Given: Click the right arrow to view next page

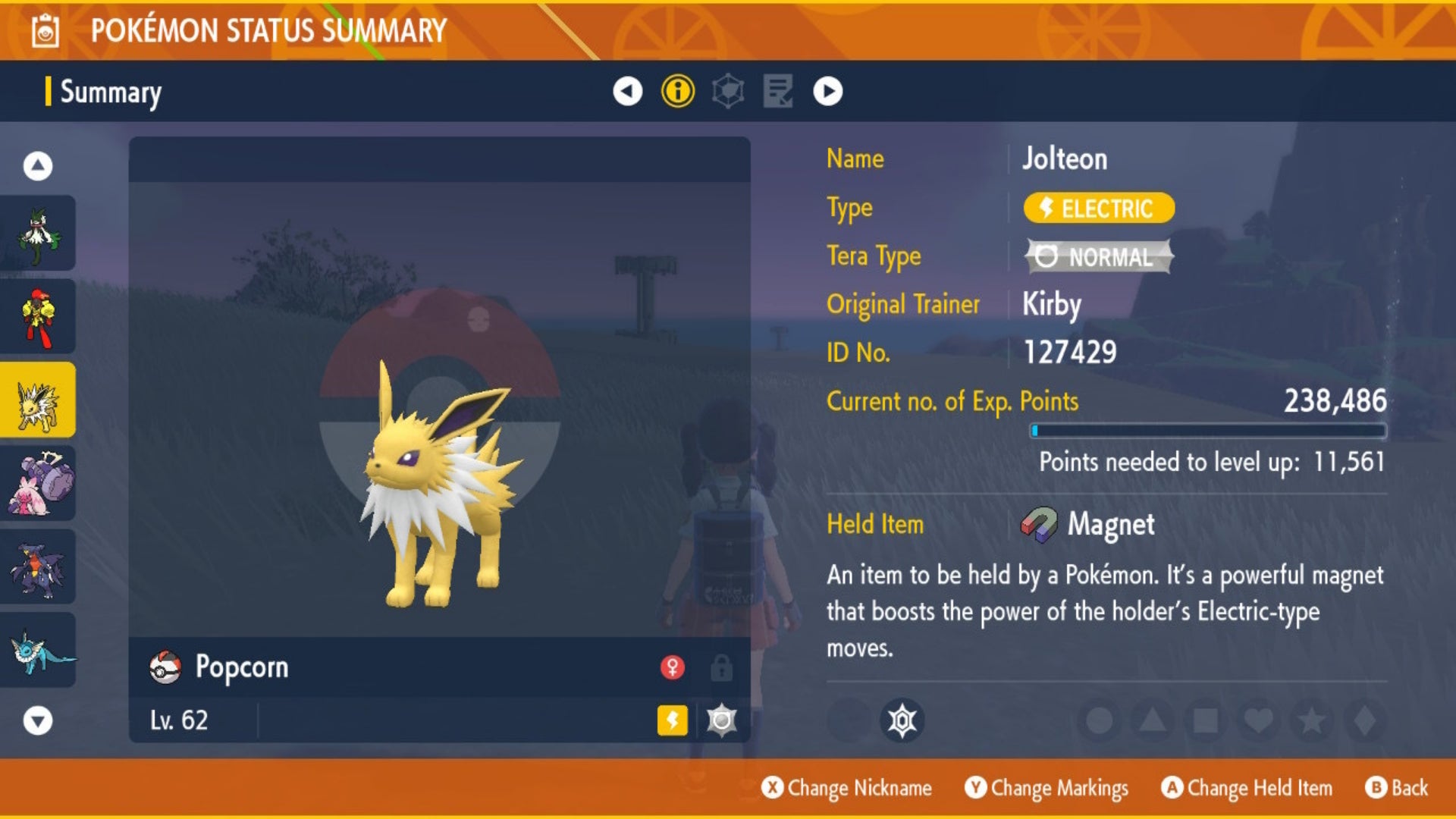Looking at the screenshot, I should 827,93.
